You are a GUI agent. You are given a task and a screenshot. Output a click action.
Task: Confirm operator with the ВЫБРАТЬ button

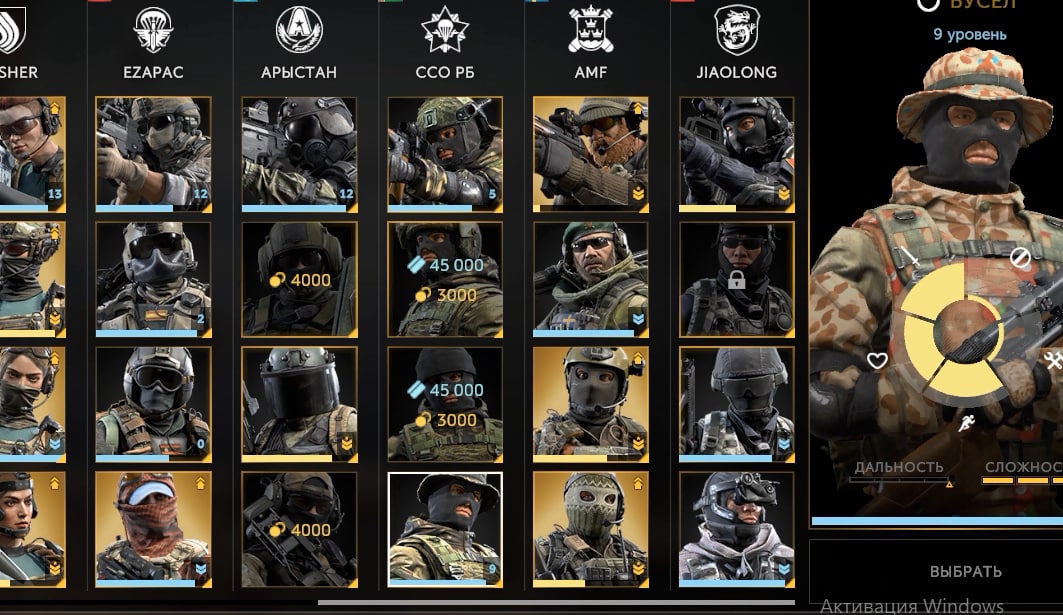click(x=965, y=572)
